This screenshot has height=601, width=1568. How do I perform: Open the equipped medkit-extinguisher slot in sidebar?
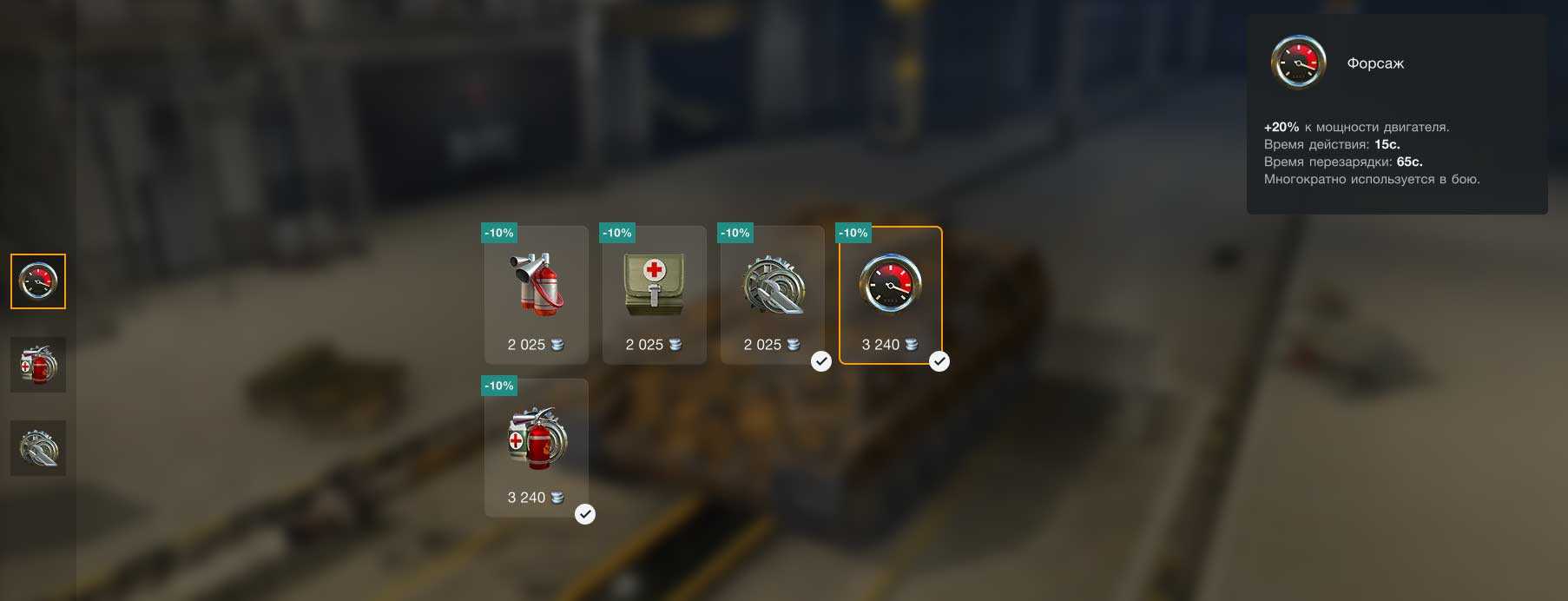point(38,365)
